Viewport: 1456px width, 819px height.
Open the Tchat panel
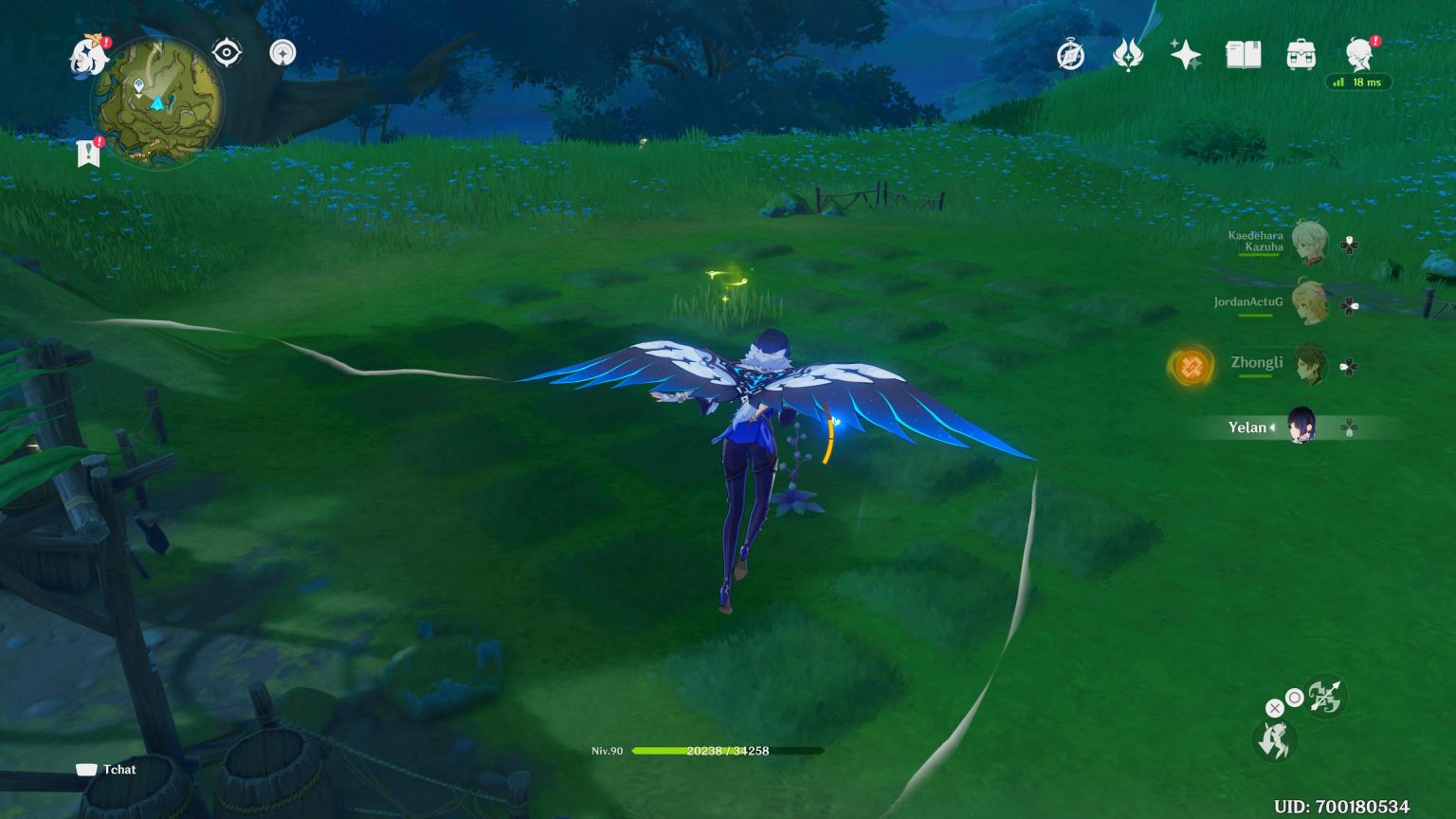tap(104, 770)
